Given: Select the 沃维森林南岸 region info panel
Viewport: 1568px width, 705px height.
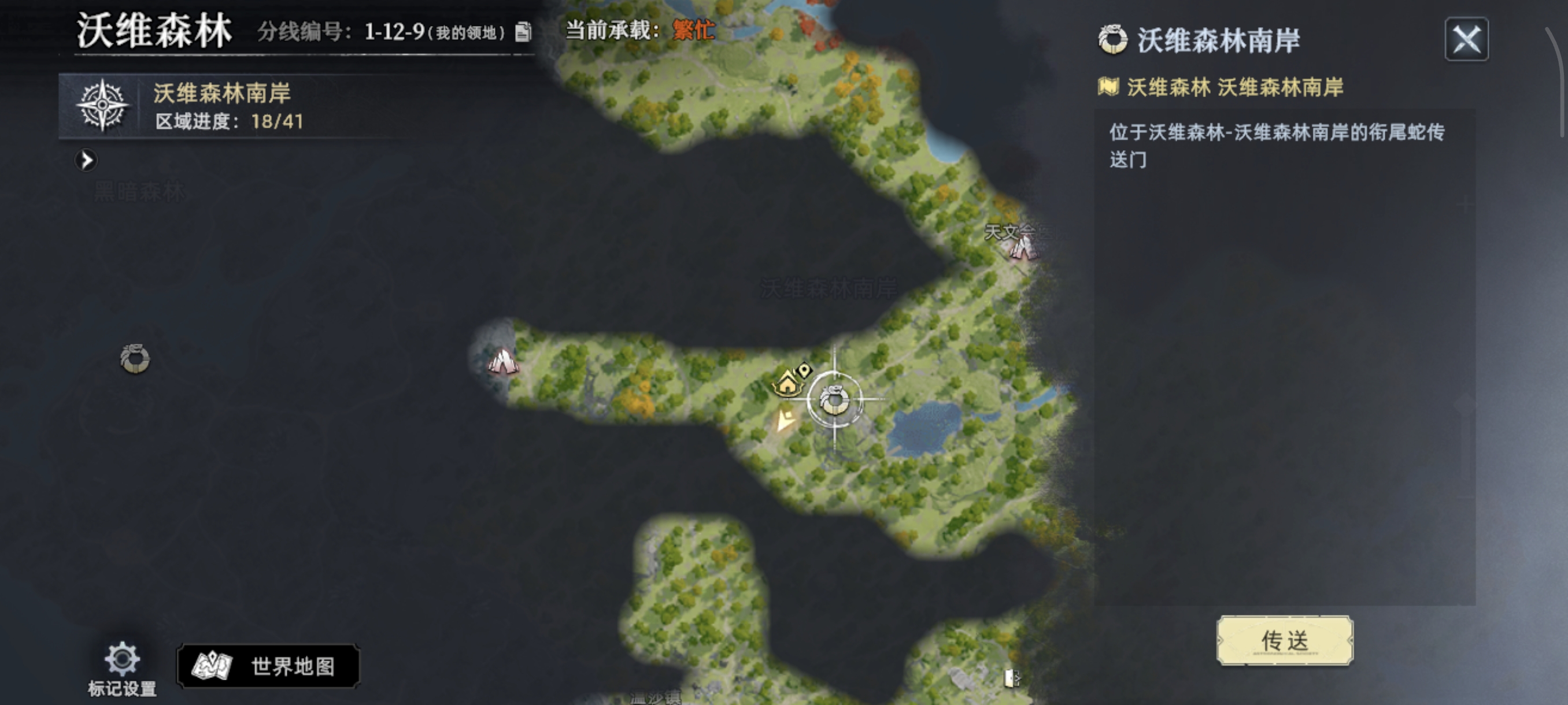Looking at the screenshot, I should pos(225,106).
